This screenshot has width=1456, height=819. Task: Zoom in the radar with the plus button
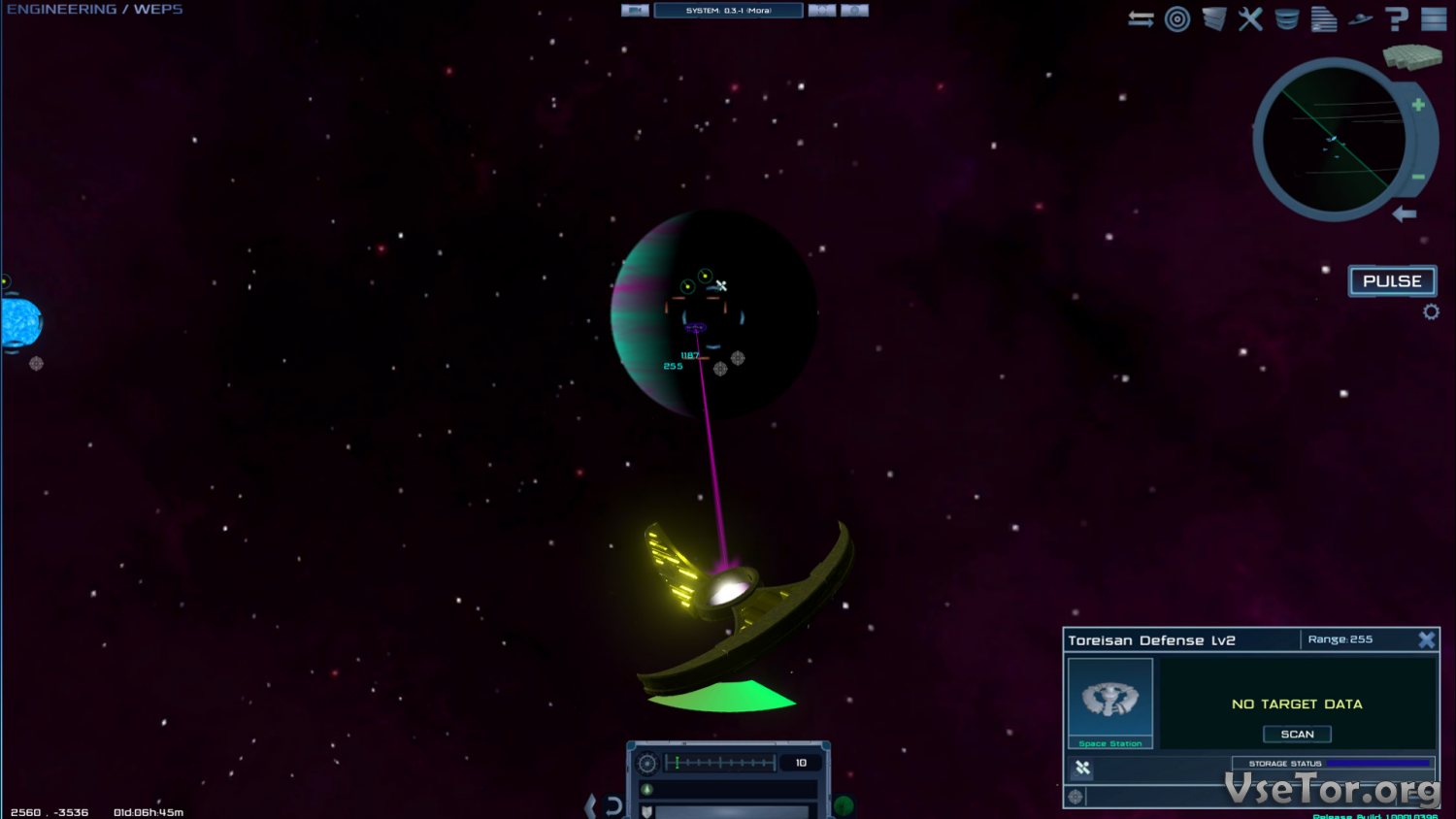click(1418, 105)
